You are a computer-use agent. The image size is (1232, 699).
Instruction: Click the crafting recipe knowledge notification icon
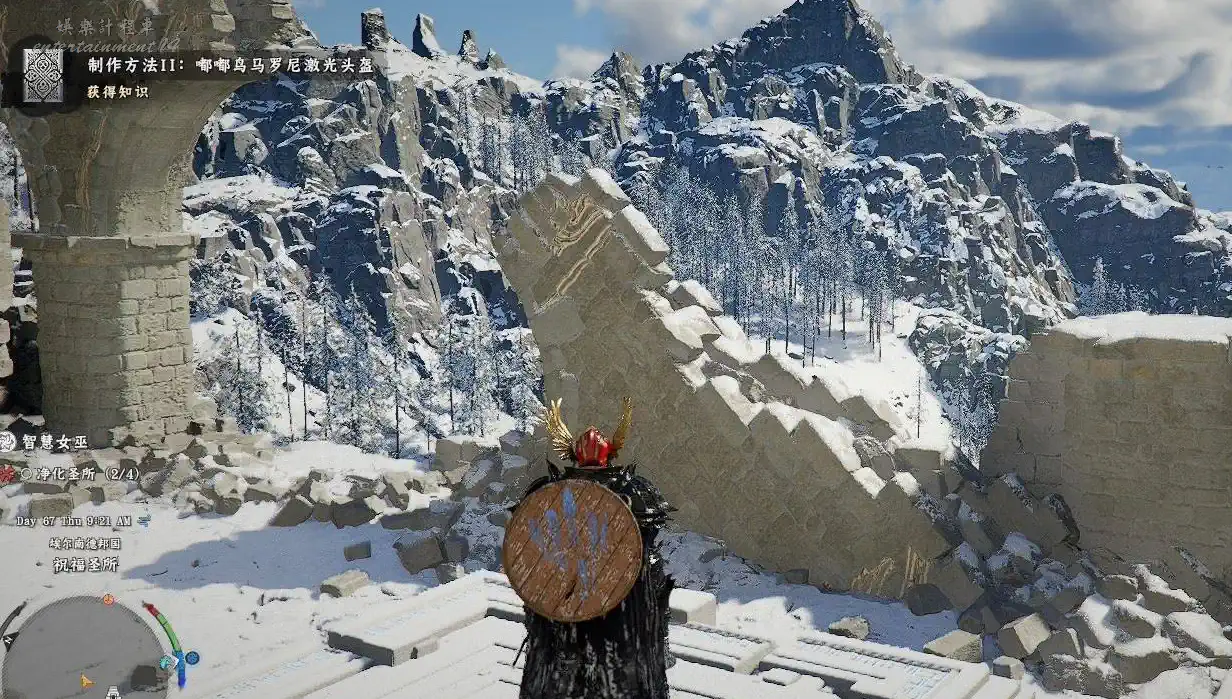pos(42,76)
